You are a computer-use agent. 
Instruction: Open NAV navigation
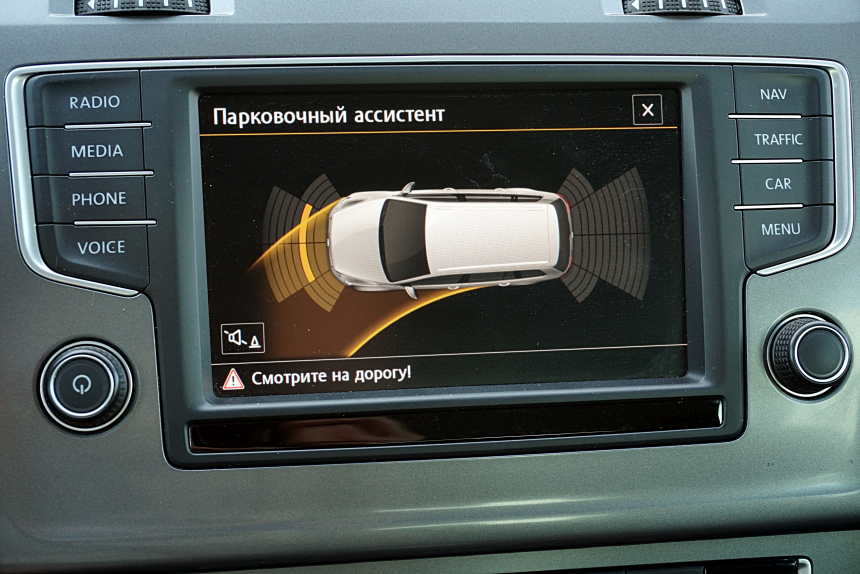[773, 95]
